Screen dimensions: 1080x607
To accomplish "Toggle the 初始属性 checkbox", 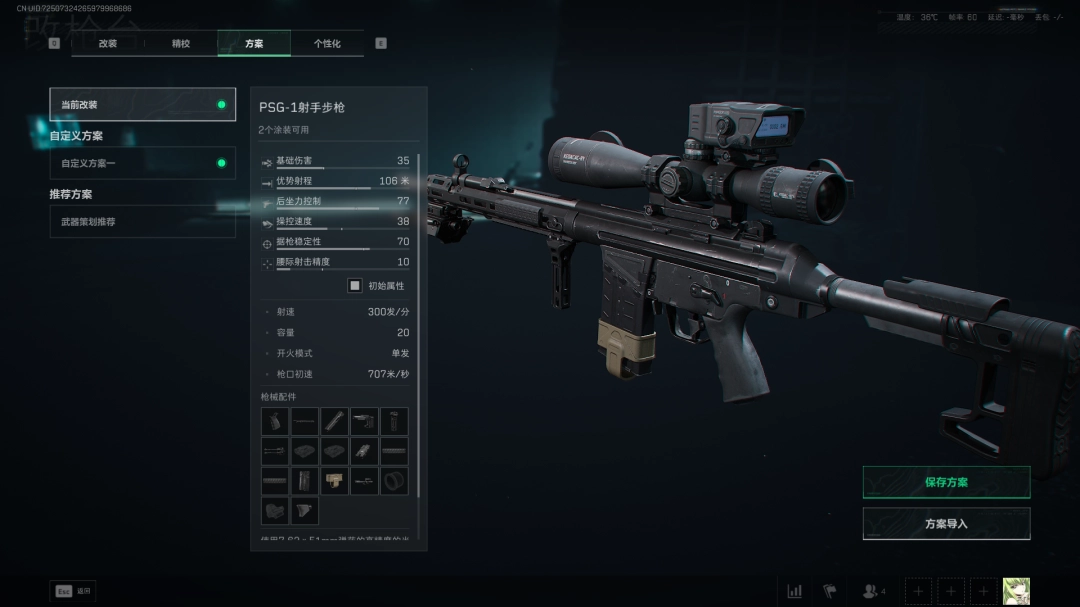I will tap(354, 285).
